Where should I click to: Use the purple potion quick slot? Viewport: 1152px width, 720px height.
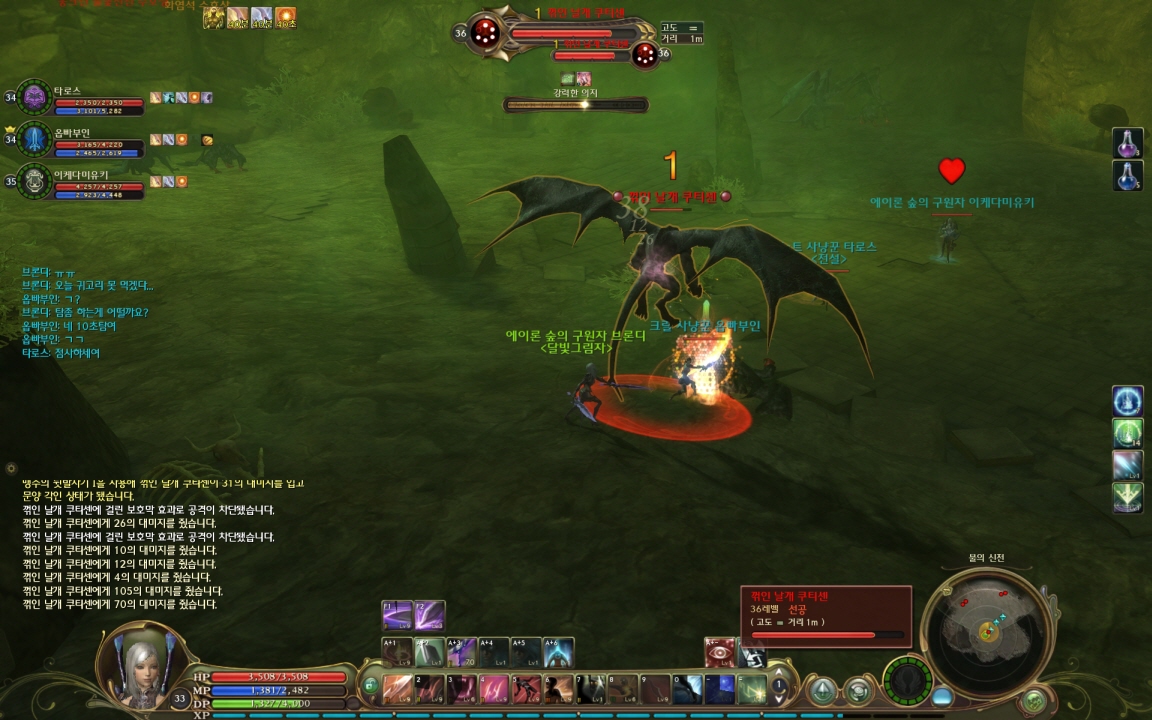coord(1128,143)
